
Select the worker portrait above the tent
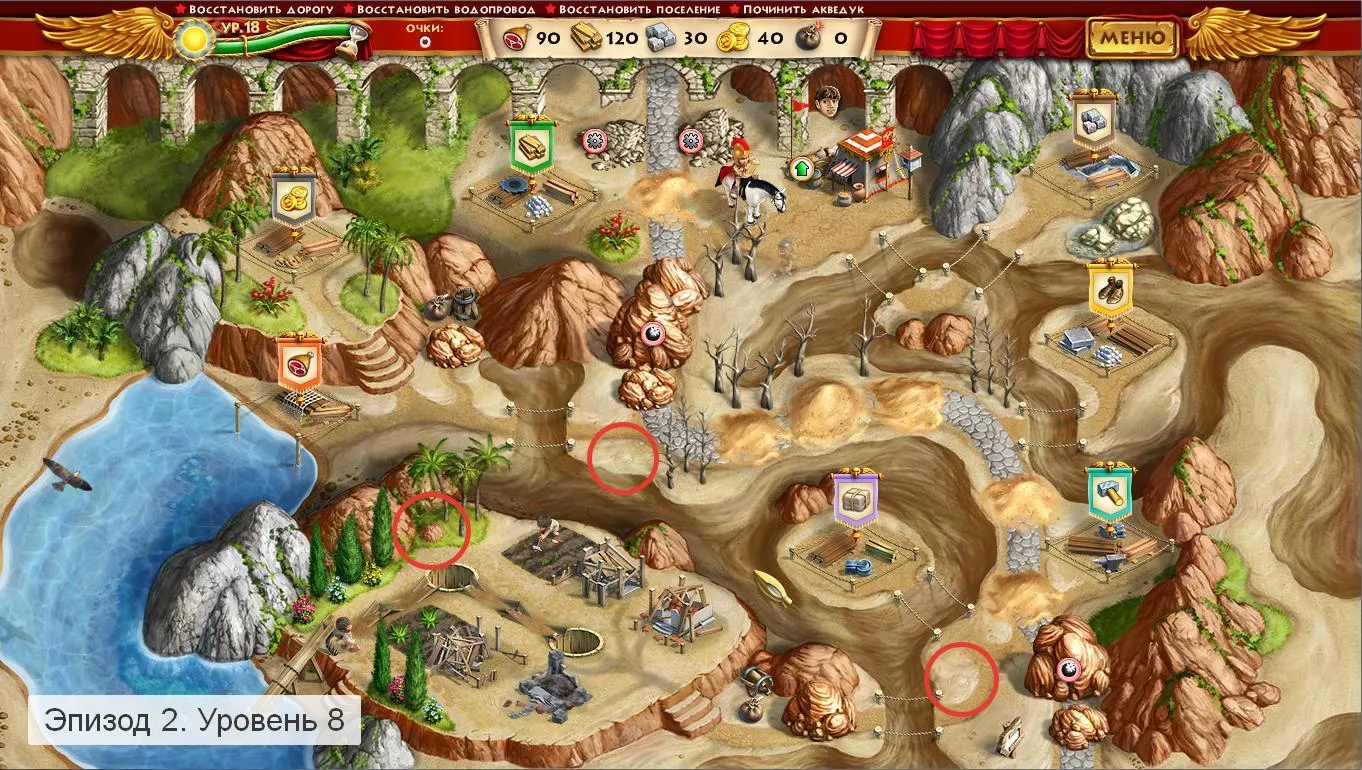tap(826, 101)
